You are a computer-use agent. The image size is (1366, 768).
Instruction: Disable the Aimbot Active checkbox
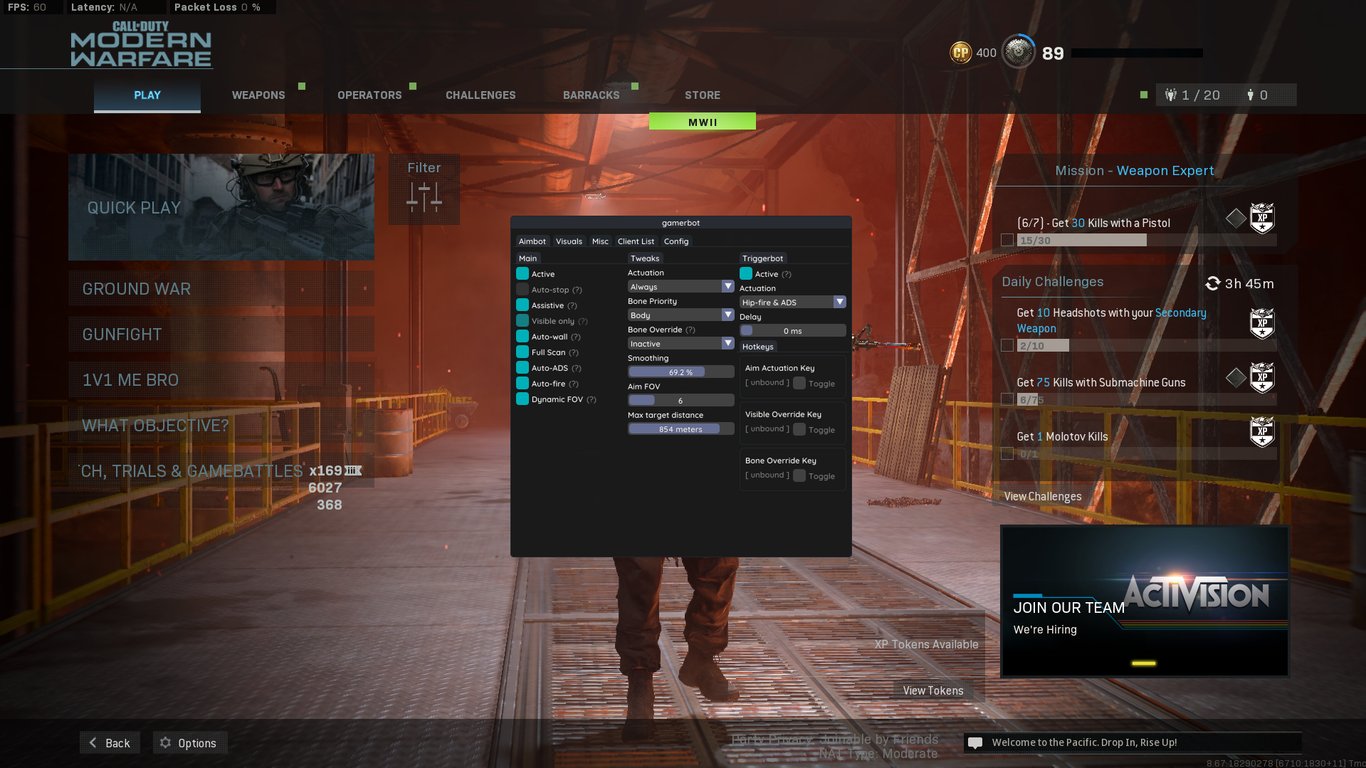pos(521,273)
